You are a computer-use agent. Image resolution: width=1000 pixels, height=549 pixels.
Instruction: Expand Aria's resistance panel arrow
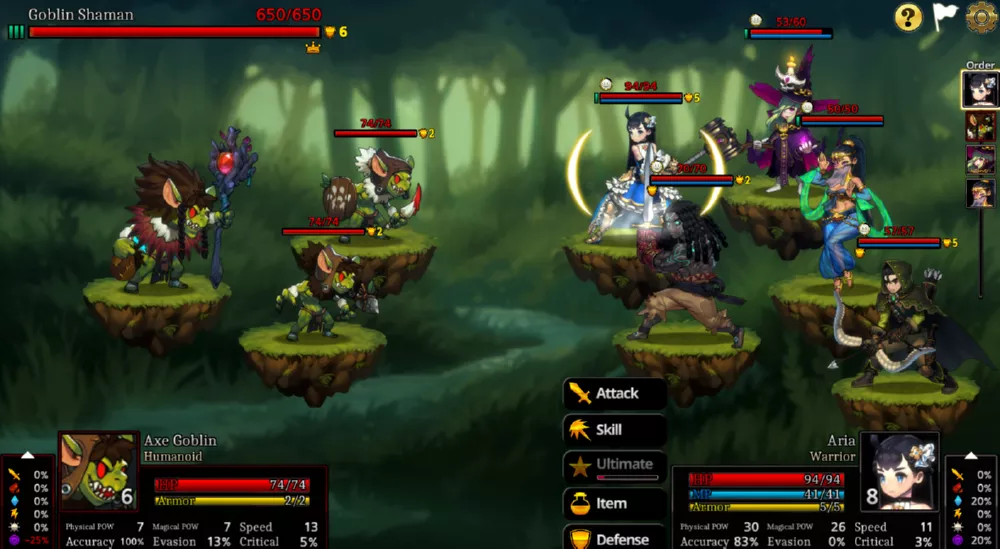pos(972,456)
